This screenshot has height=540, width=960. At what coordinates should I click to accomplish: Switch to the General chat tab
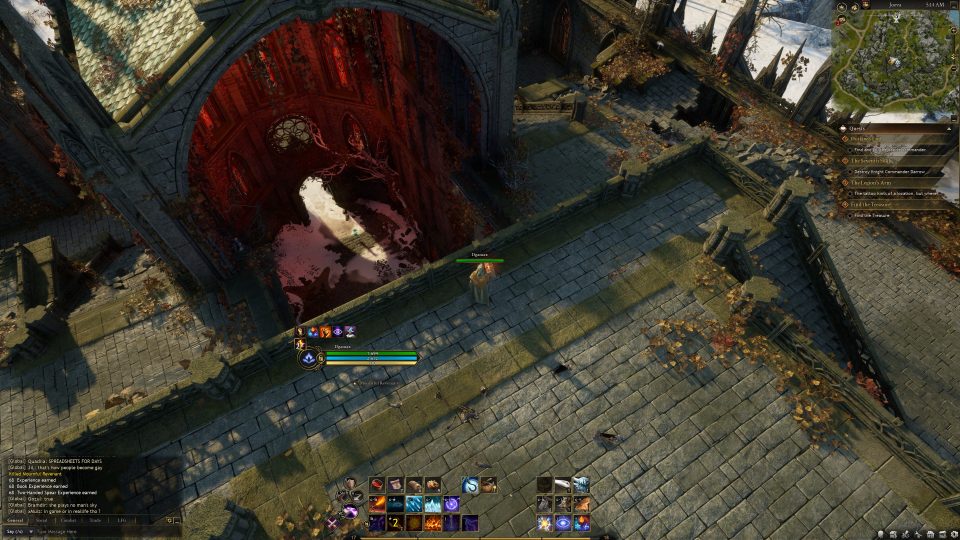[x=15, y=520]
